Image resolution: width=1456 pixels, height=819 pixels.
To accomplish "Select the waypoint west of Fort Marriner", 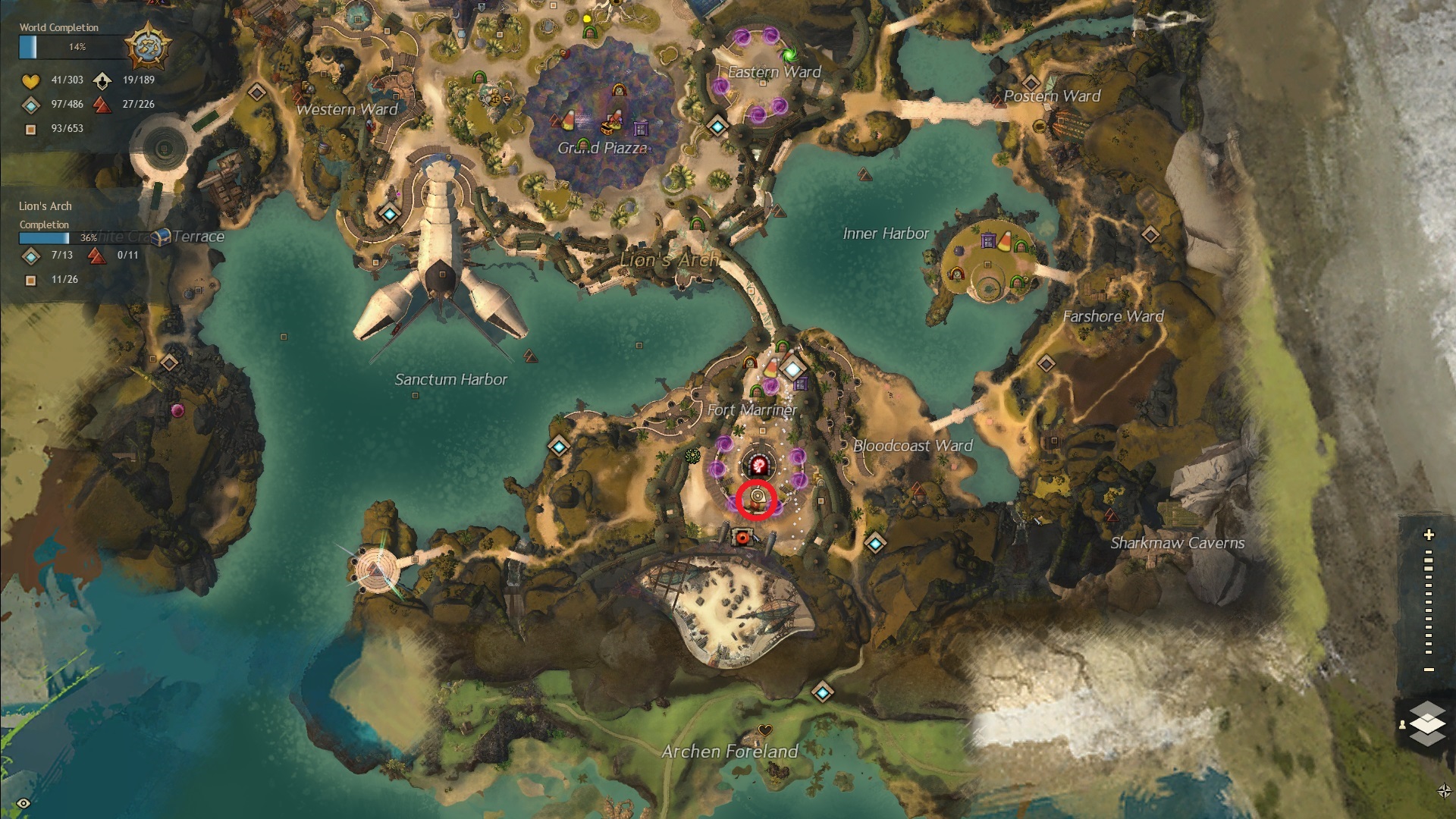I will 559,446.
